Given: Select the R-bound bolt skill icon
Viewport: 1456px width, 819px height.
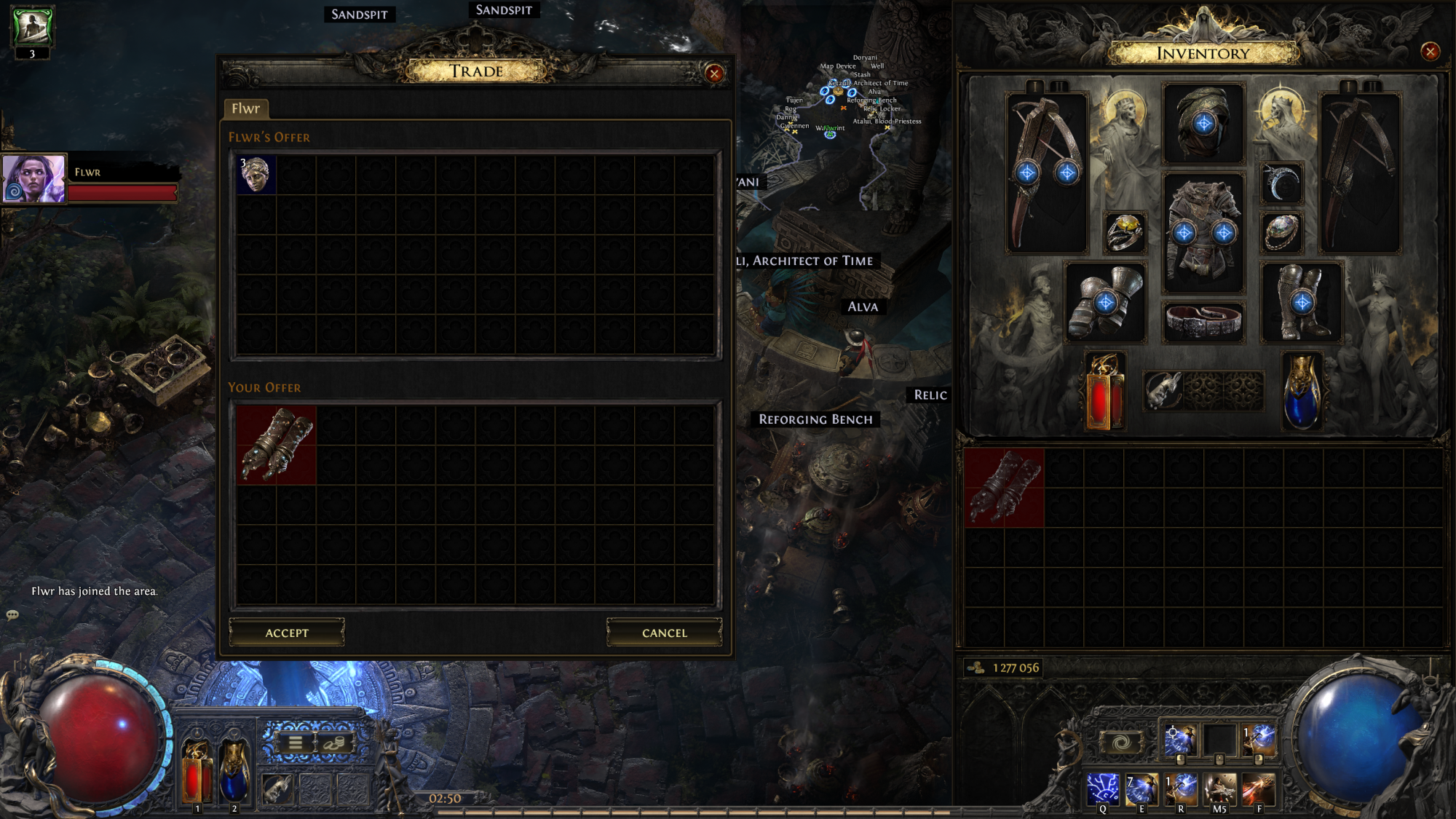Looking at the screenshot, I should click(1180, 789).
